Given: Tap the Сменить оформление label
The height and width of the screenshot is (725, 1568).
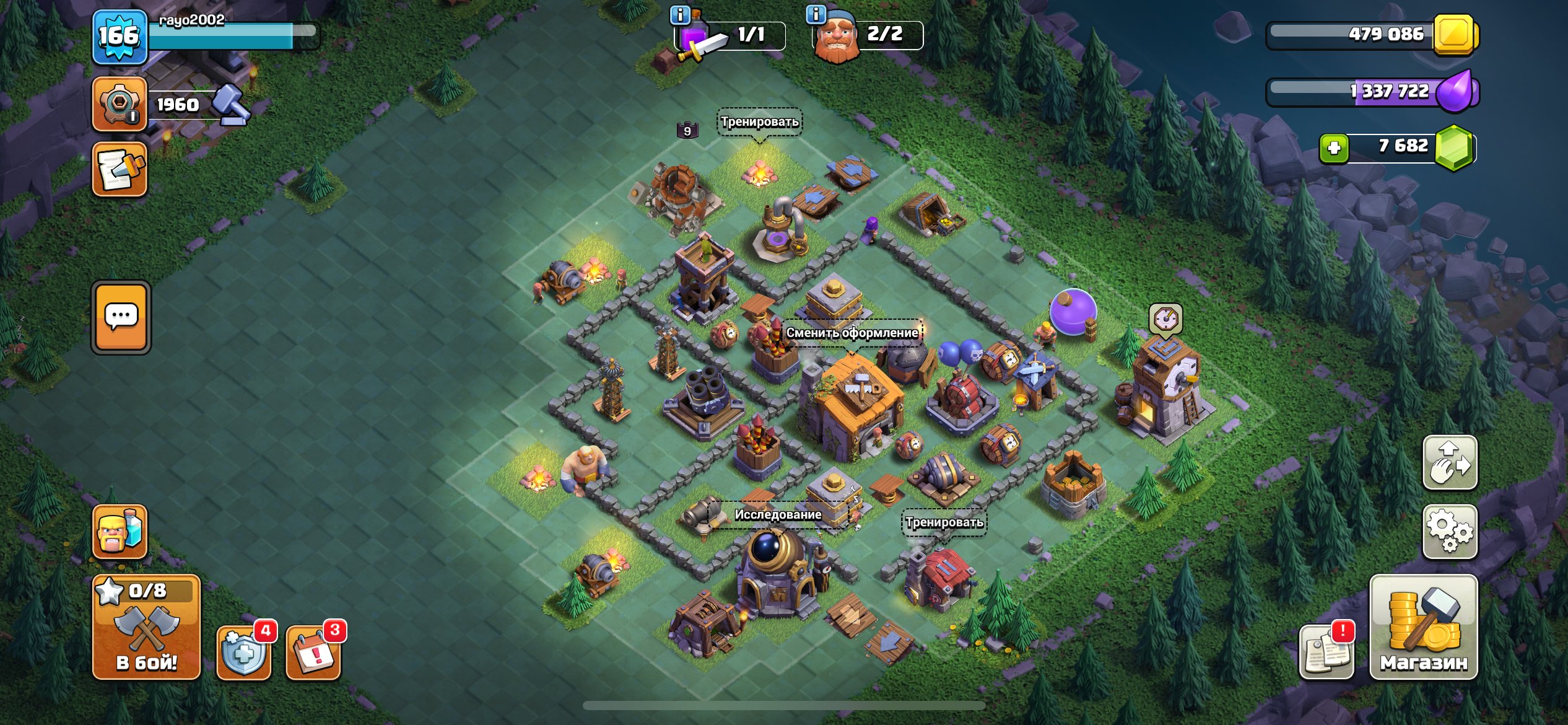Looking at the screenshot, I should coord(852,333).
